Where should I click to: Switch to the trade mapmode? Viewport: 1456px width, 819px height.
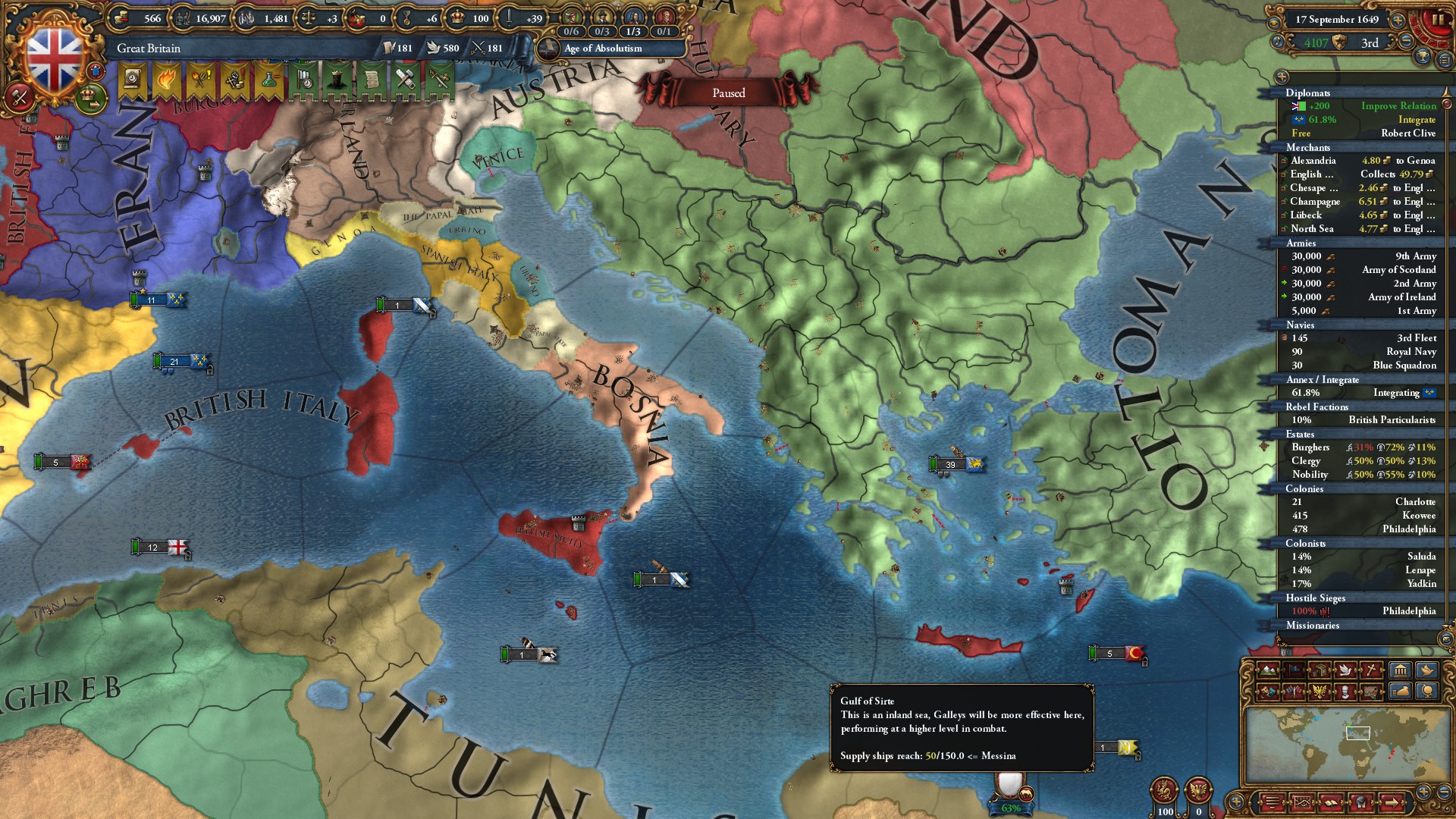click(1320, 670)
